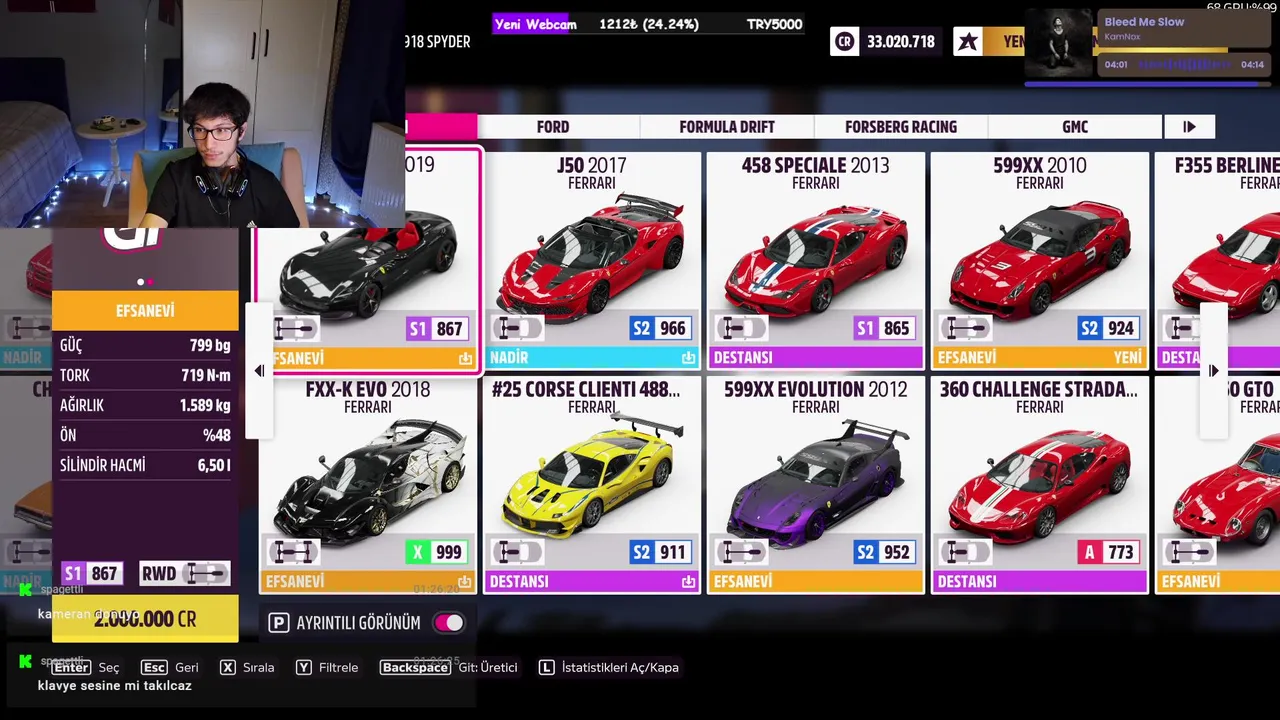The image size is (1280, 720).
Task: Pick the Ferrari 599XX 2010 tile
Action: coord(1039,260)
